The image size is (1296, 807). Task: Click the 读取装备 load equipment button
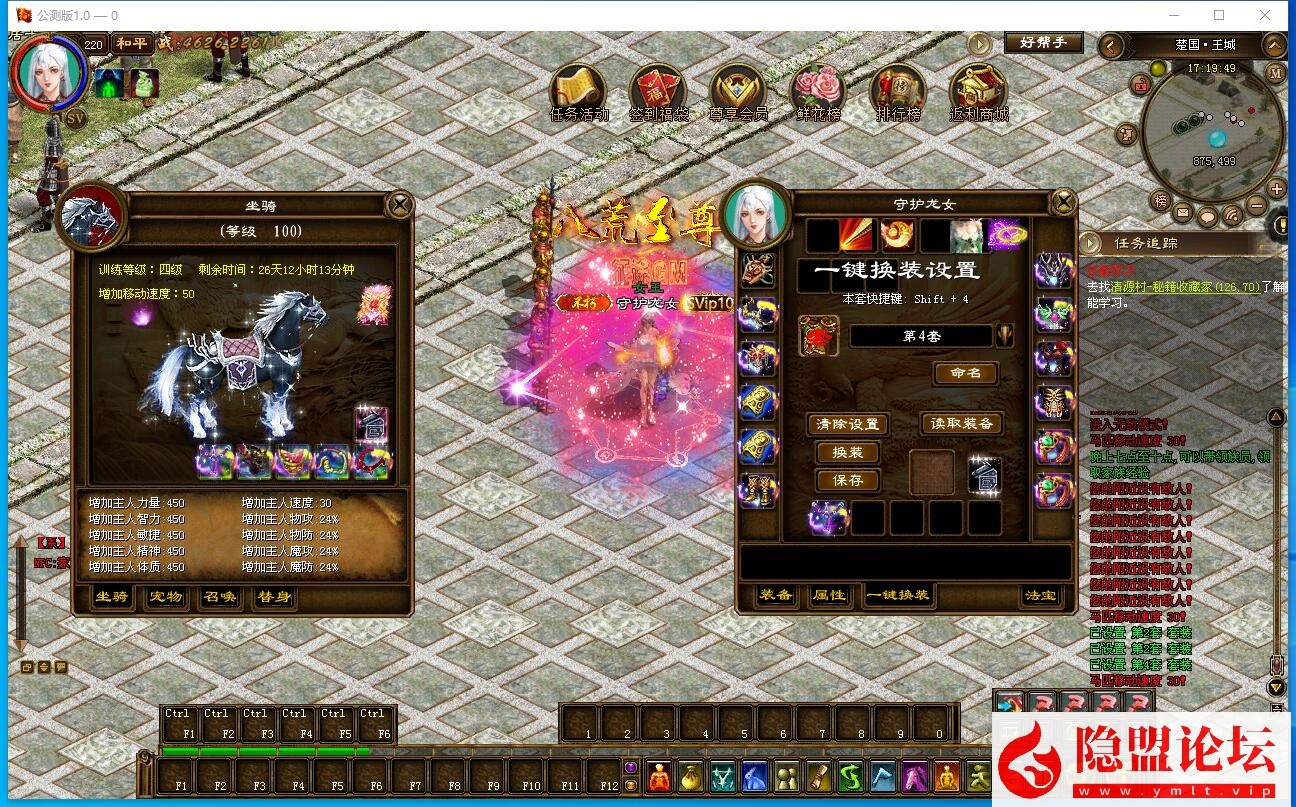coord(961,424)
